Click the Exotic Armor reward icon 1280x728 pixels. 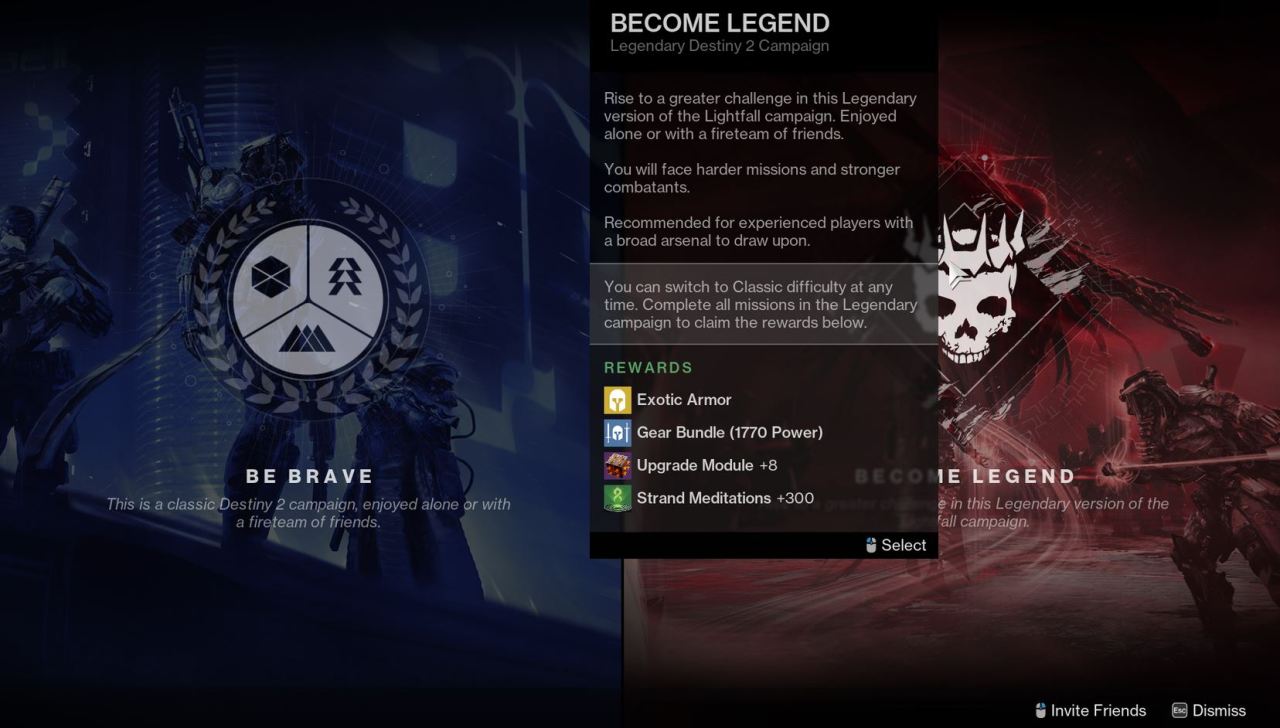[617, 399]
